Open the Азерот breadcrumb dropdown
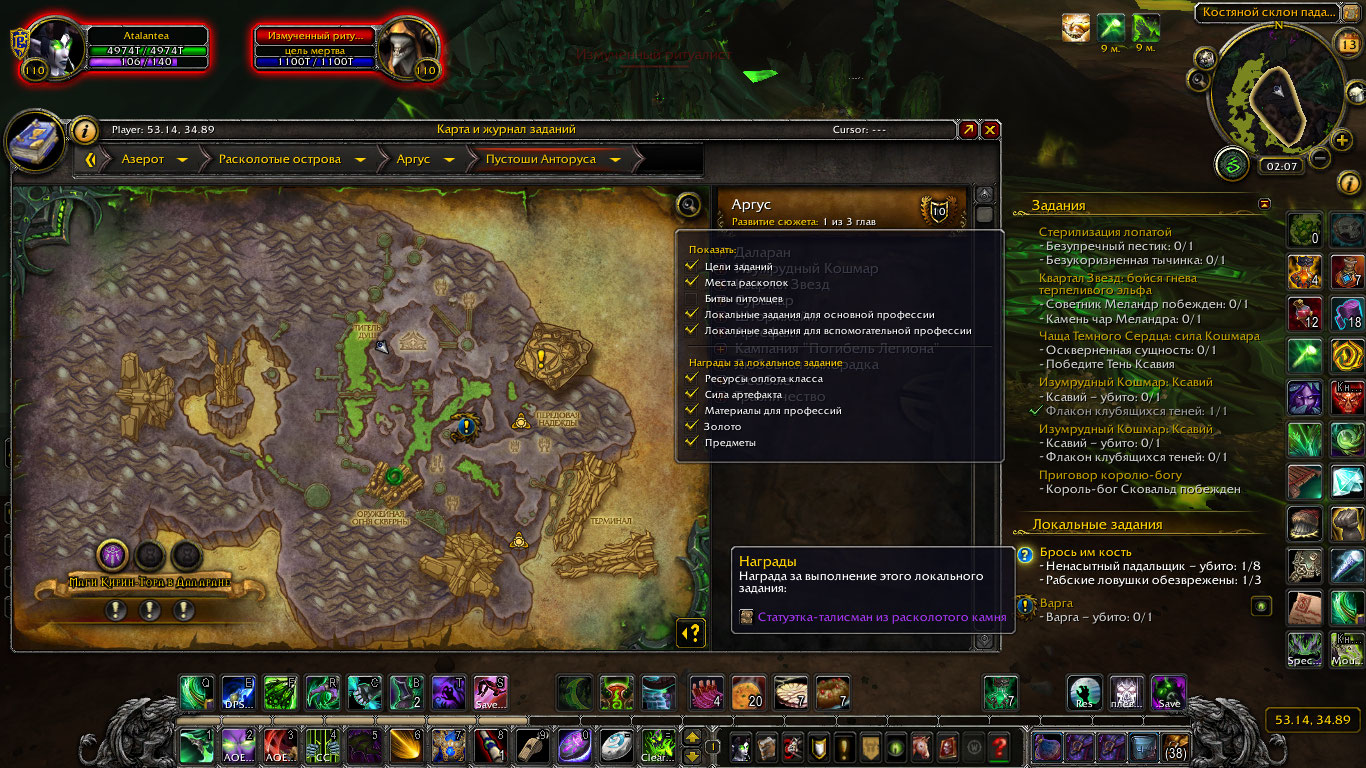Viewport: 1366px width, 768px height. tap(182, 159)
